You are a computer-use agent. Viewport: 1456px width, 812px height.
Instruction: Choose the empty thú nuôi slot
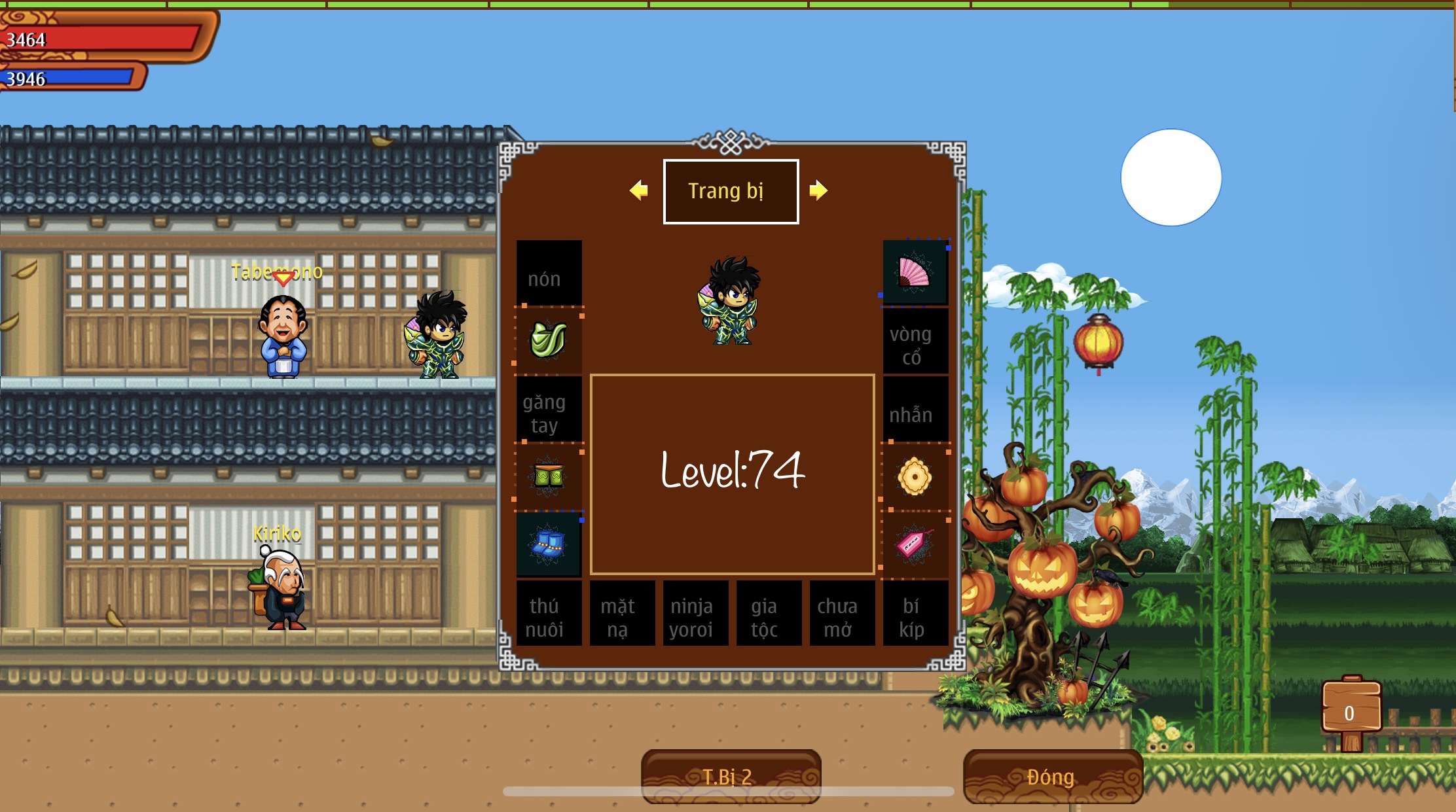pyautogui.click(x=549, y=614)
